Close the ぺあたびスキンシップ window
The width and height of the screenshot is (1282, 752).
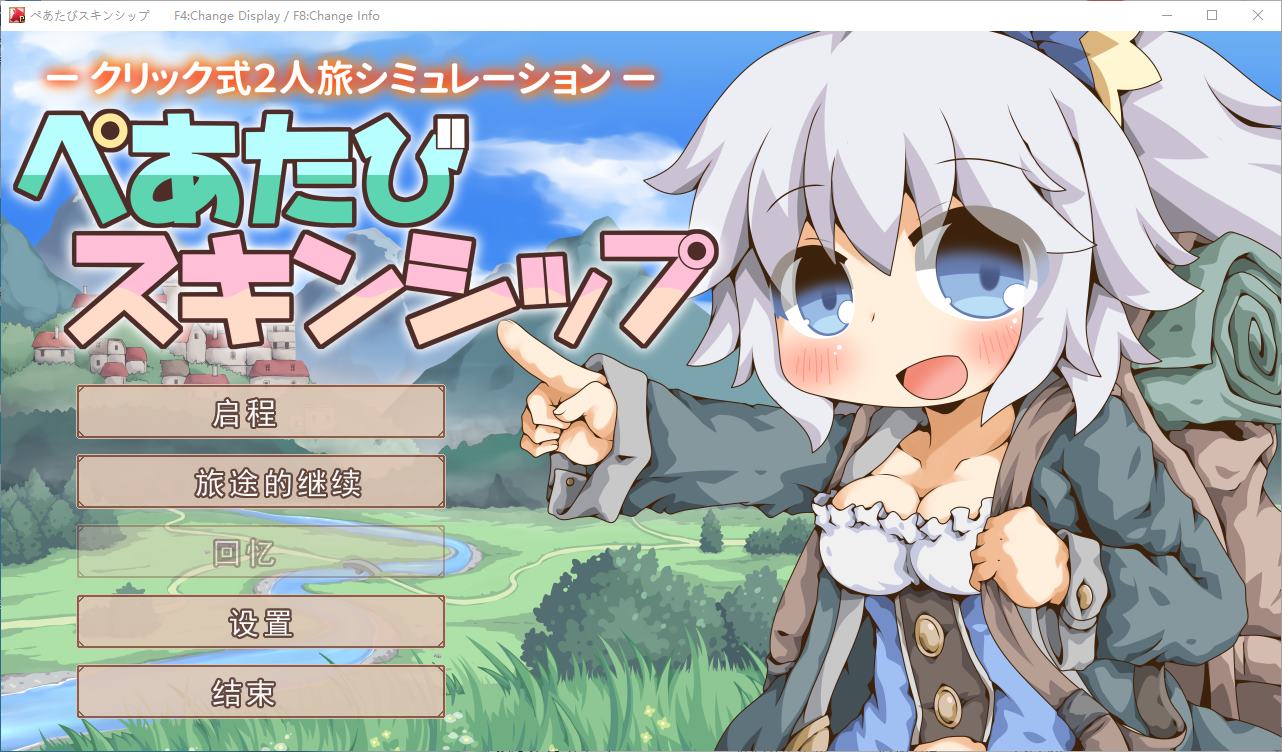click(x=1258, y=15)
